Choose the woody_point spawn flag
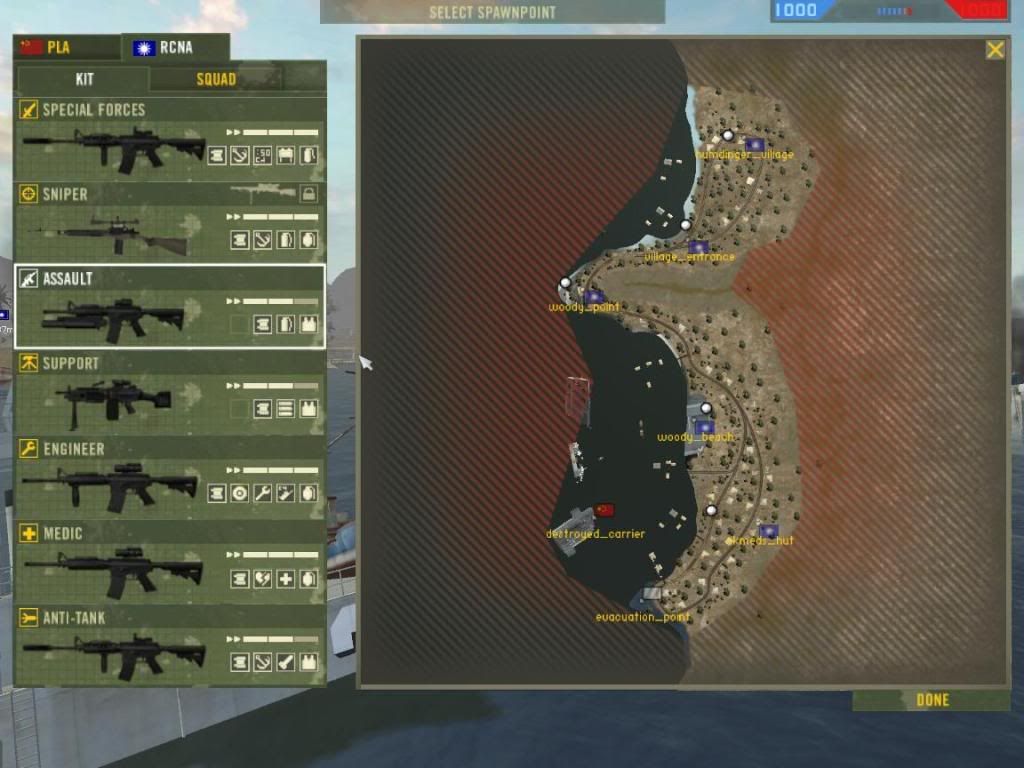This screenshot has width=1024, height=768. point(594,297)
